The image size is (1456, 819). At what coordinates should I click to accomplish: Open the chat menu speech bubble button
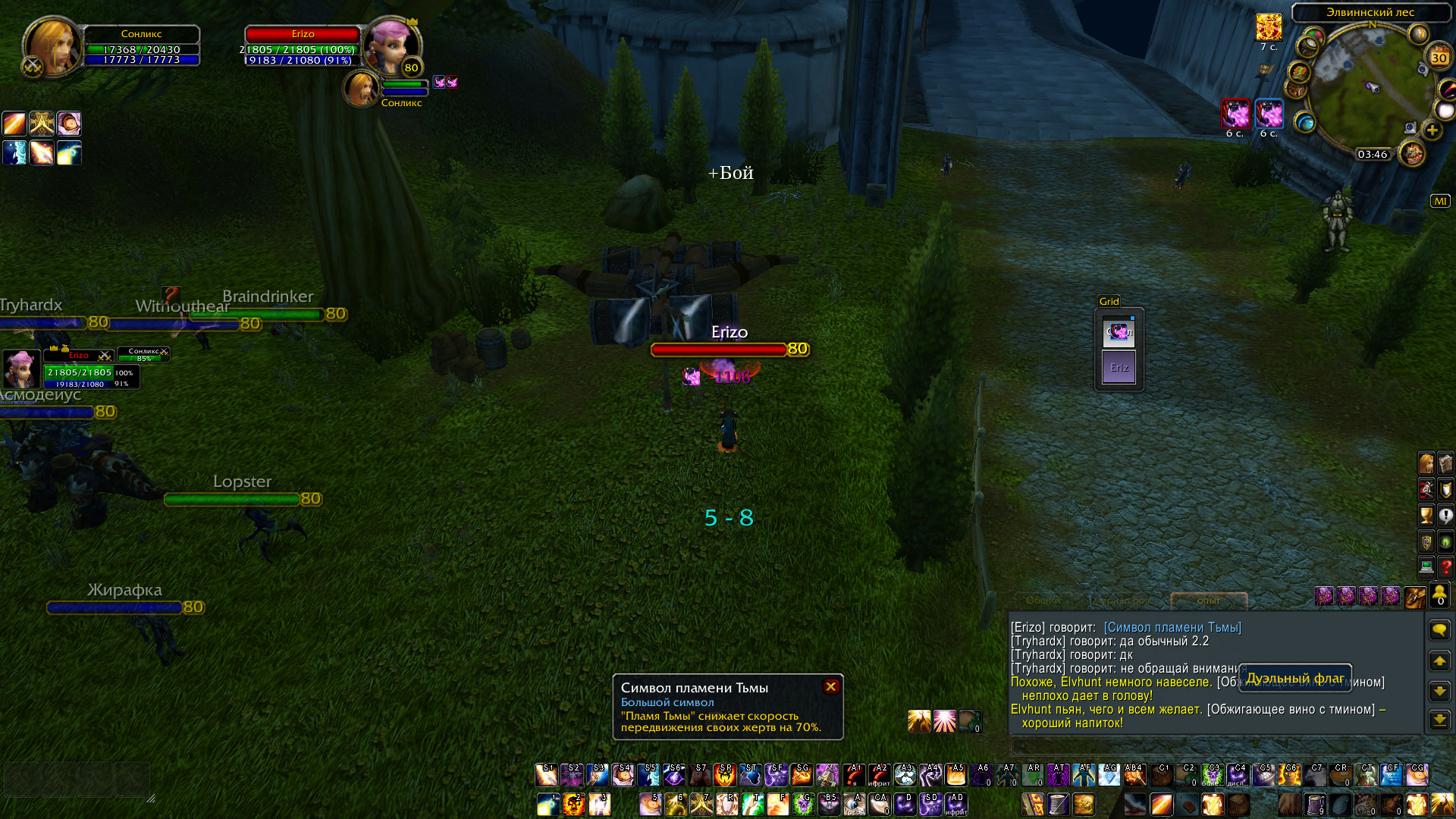coord(1439,630)
